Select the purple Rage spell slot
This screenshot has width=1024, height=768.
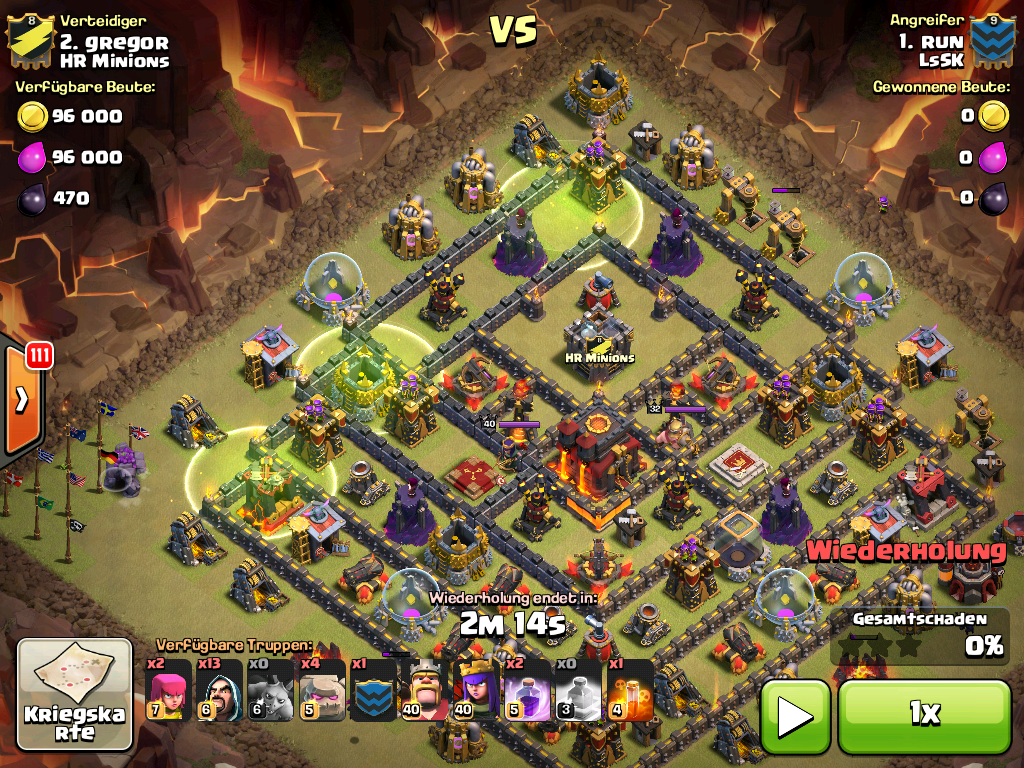coord(527,690)
